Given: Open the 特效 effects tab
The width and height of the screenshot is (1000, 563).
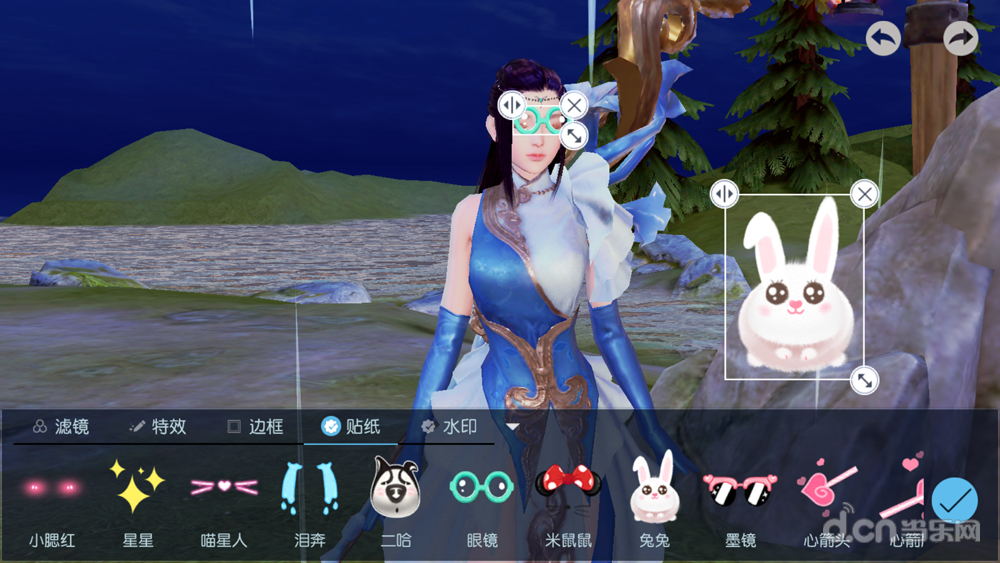Looking at the screenshot, I should point(158,427).
